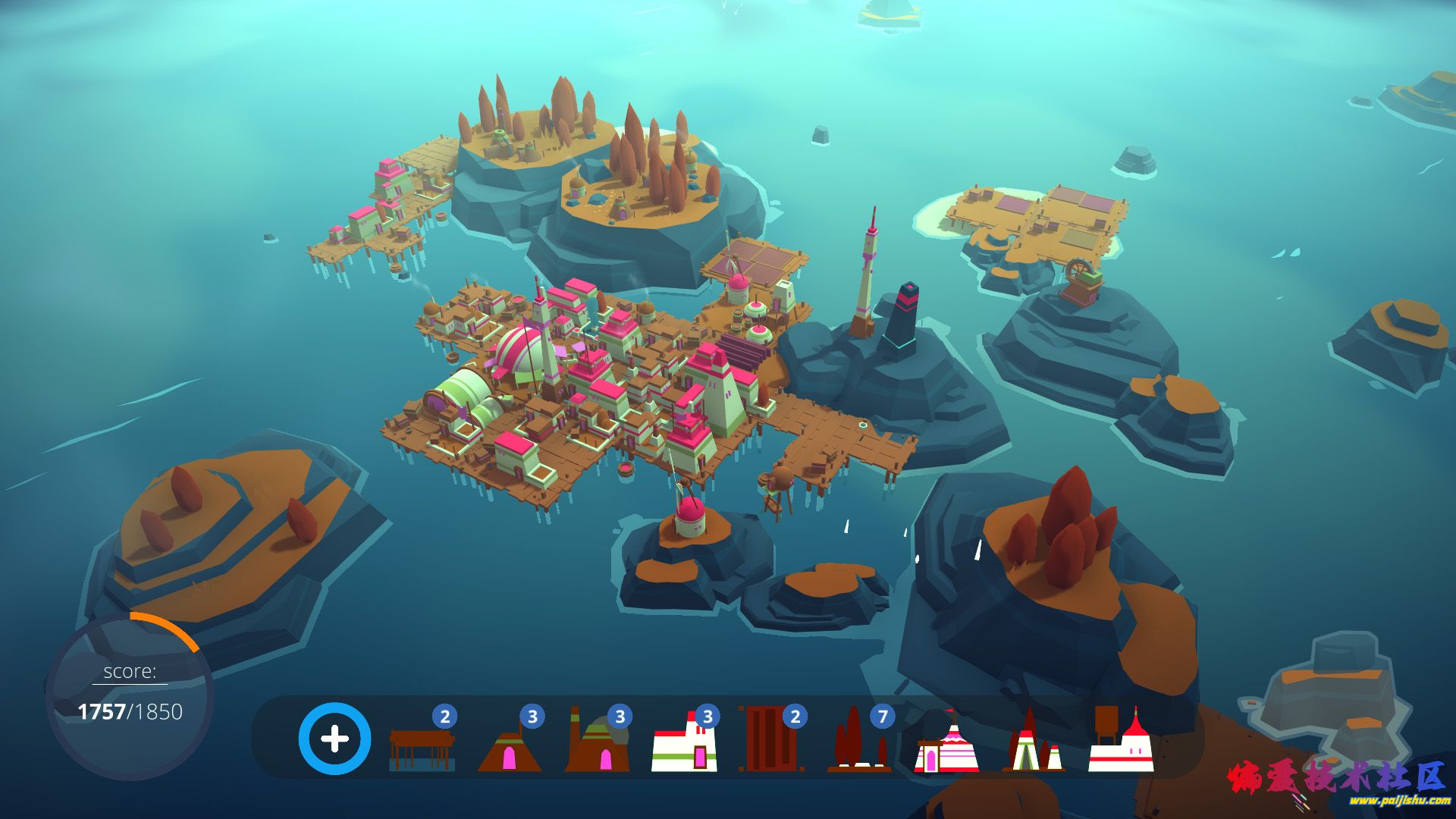Image resolution: width=1456 pixels, height=819 pixels.
Task: Select the dark red field plot building
Action: click(770, 739)
